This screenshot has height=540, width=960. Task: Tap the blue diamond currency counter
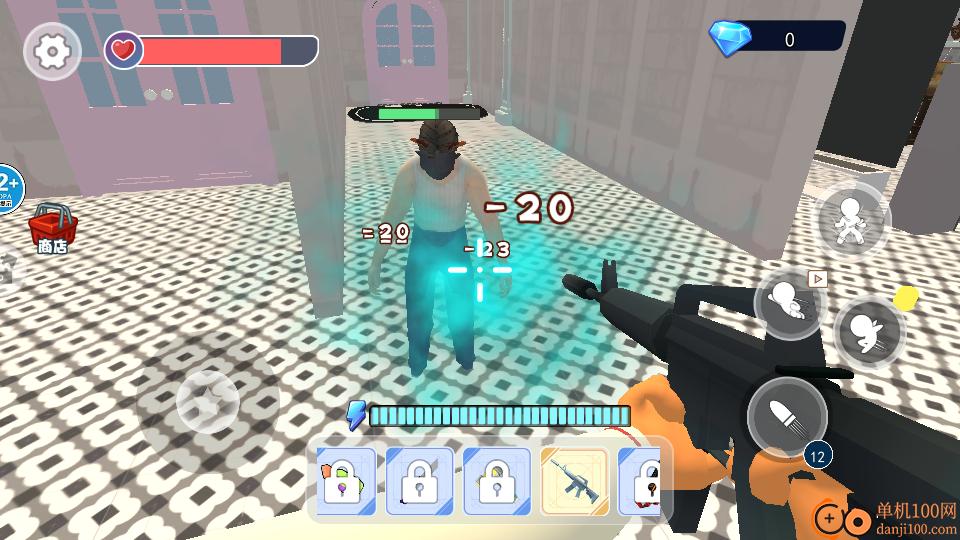click(x=777, y=39)
